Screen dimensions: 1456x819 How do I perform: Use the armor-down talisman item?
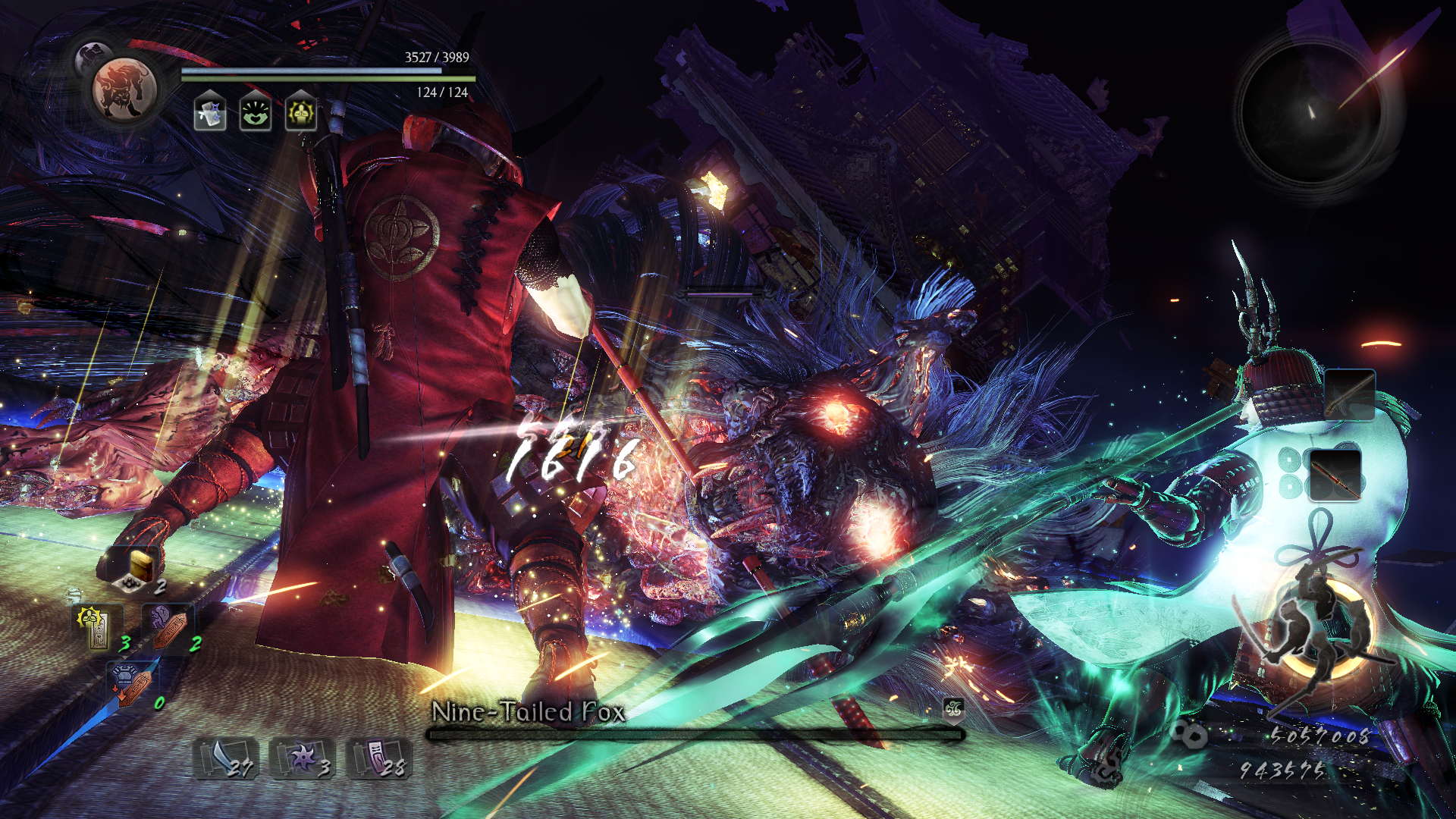pos(131,683)
